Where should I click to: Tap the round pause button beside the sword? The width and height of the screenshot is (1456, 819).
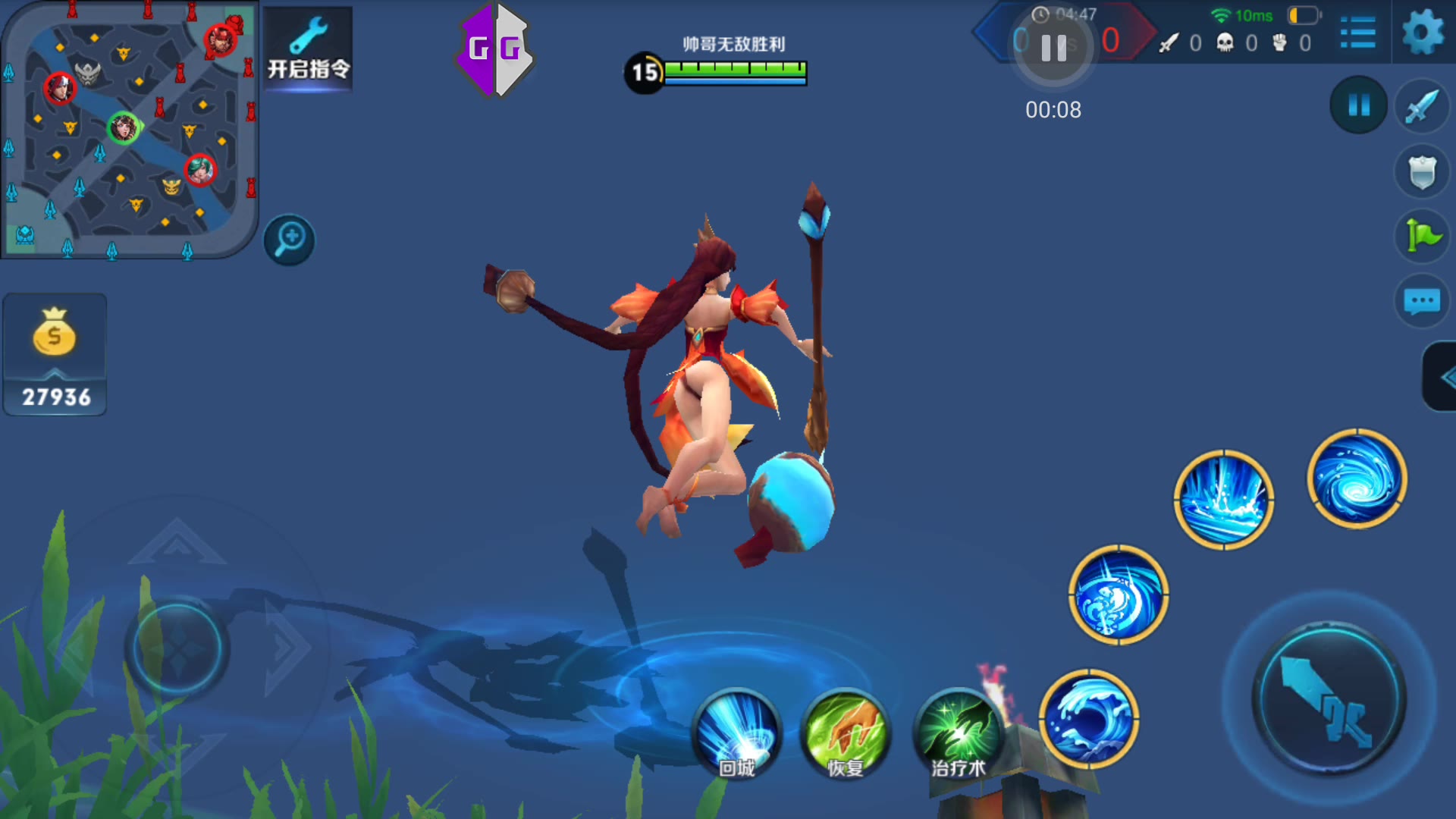click(1358, 105)
